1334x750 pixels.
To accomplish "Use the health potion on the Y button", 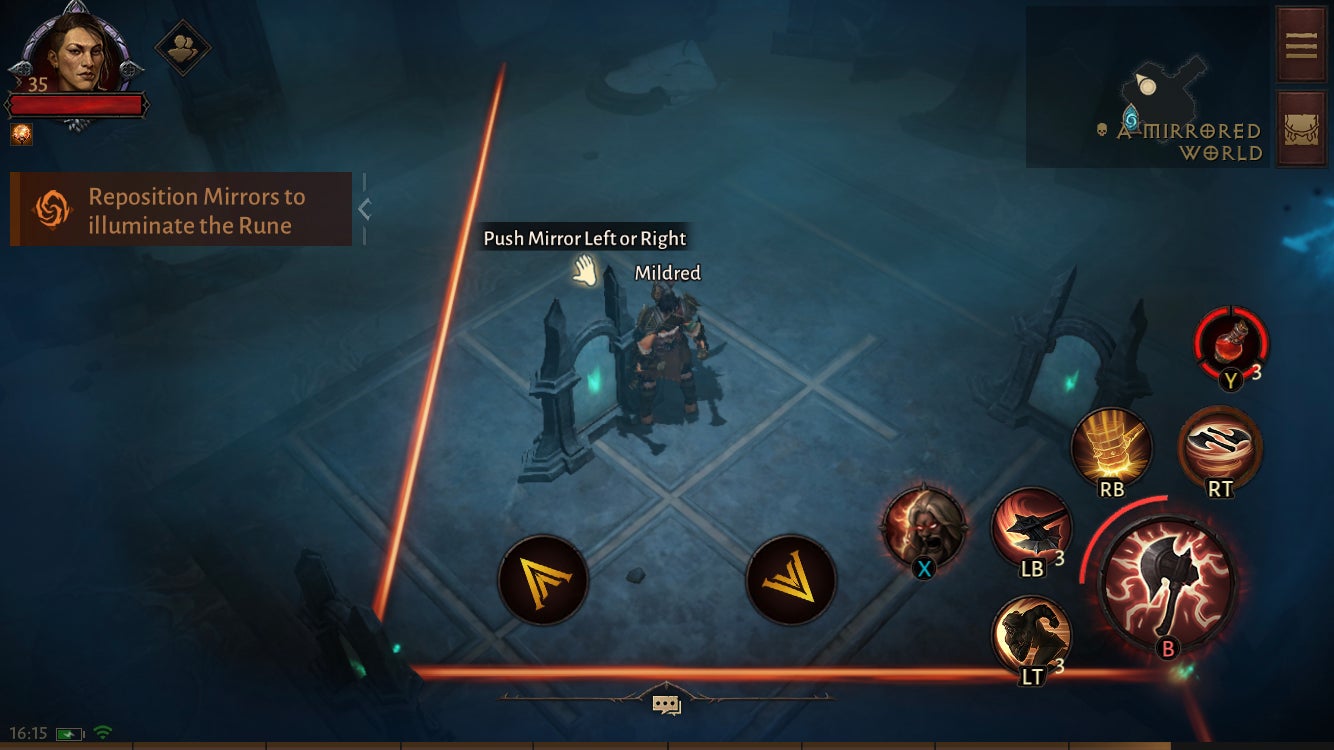I will click(1230, 345).
